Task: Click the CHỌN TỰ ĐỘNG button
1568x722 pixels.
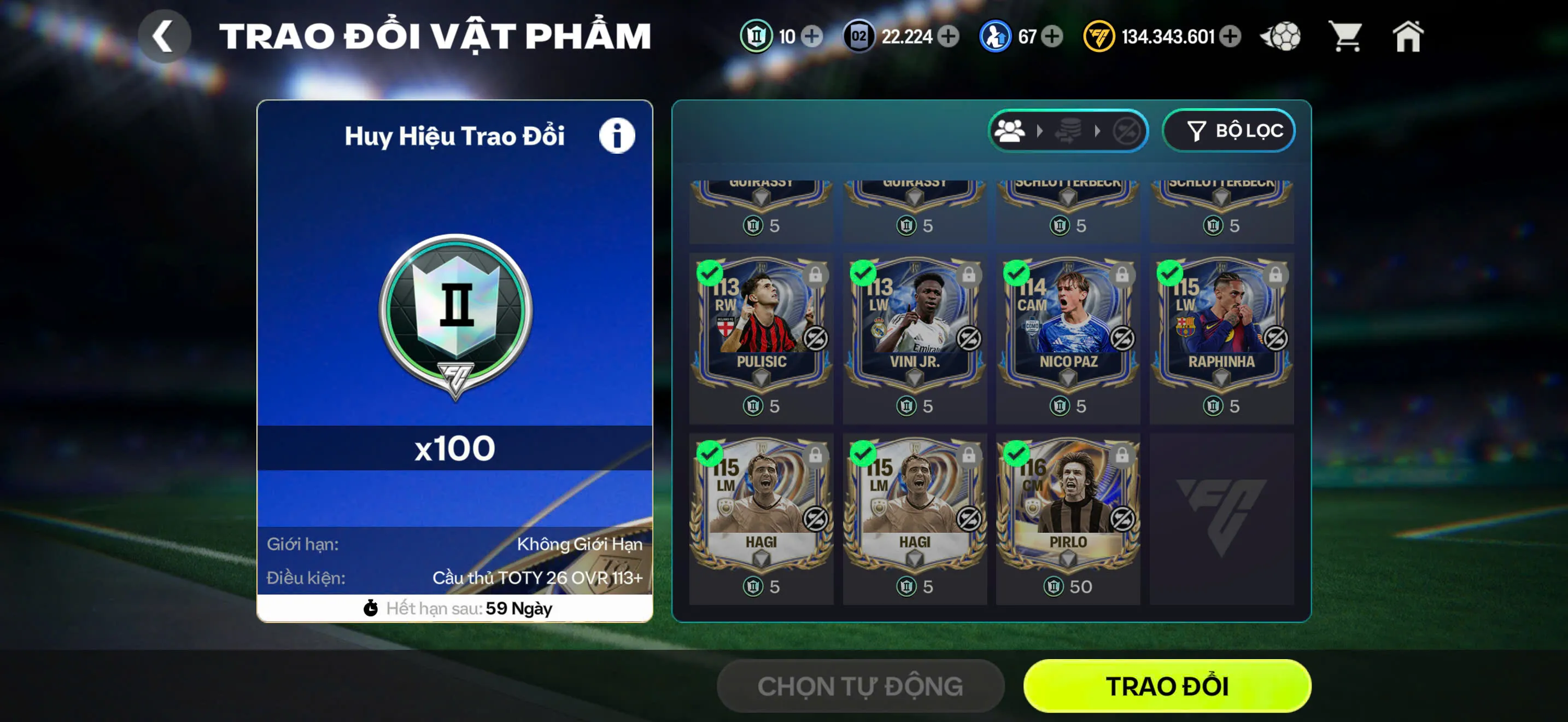Action: click(x=858, y=685)
